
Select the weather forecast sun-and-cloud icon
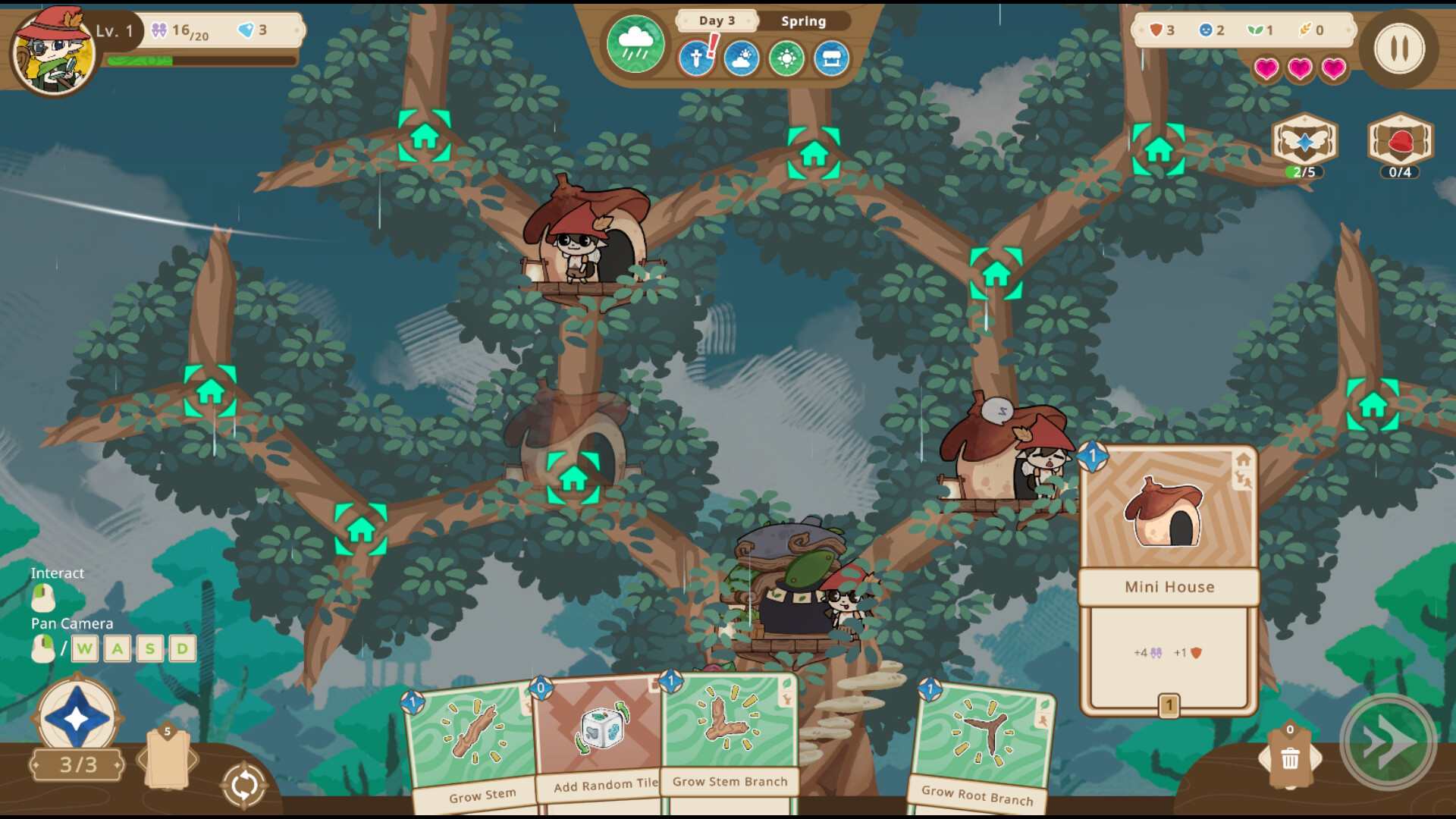click(741, 60)
